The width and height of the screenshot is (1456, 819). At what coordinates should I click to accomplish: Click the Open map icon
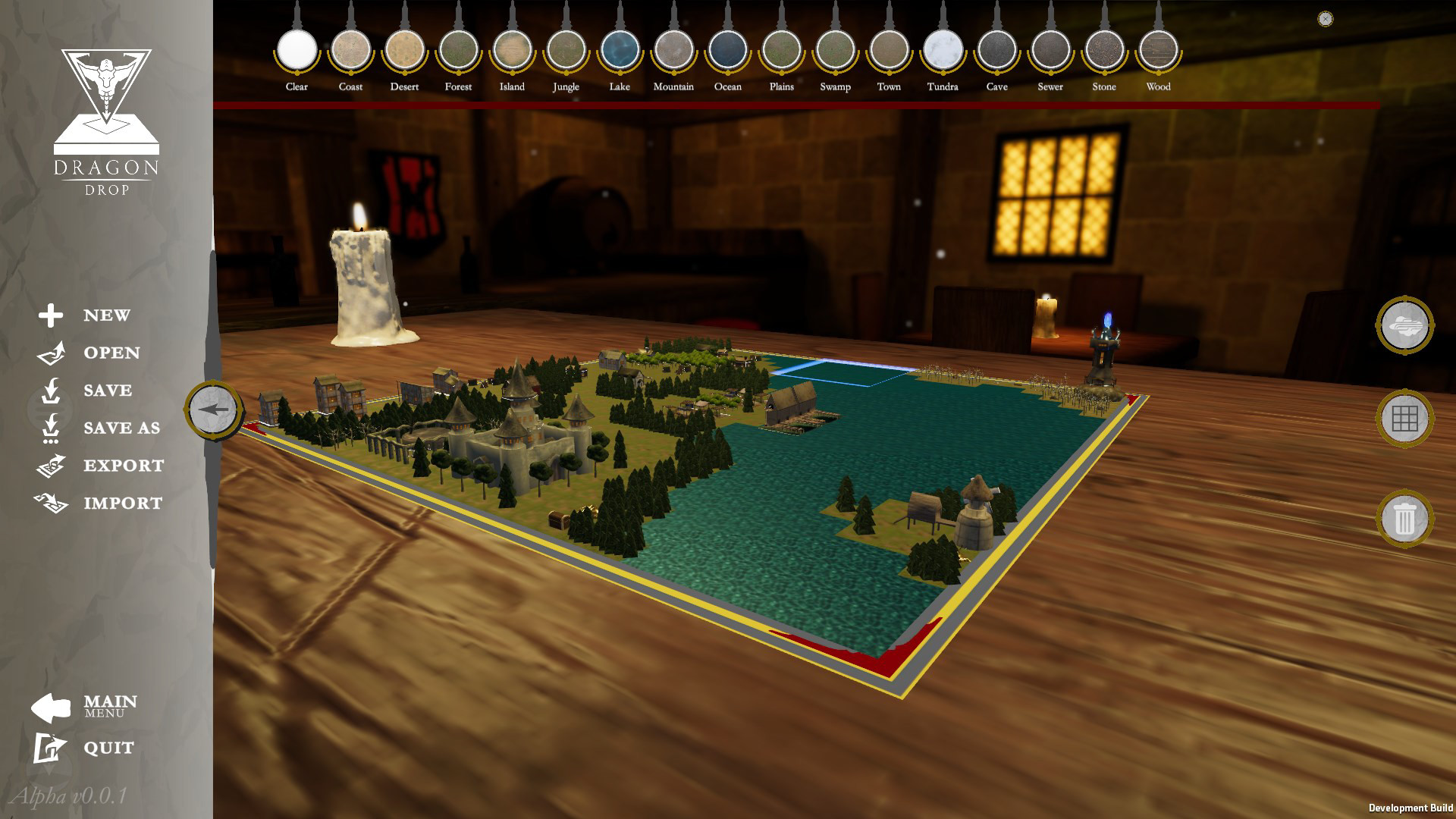[51, 353]
